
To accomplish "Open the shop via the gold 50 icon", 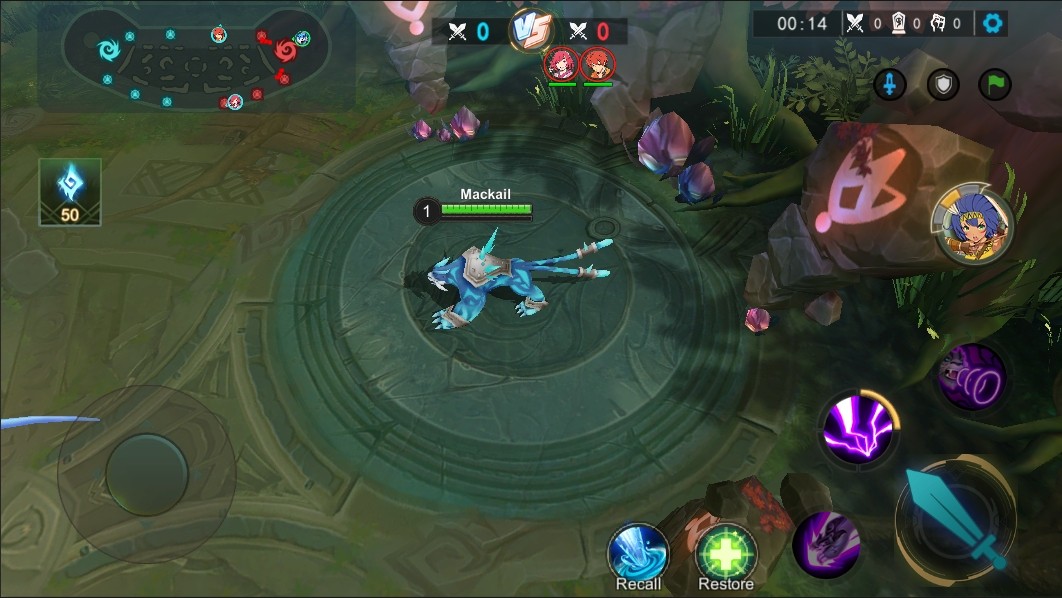I will 70,191.
